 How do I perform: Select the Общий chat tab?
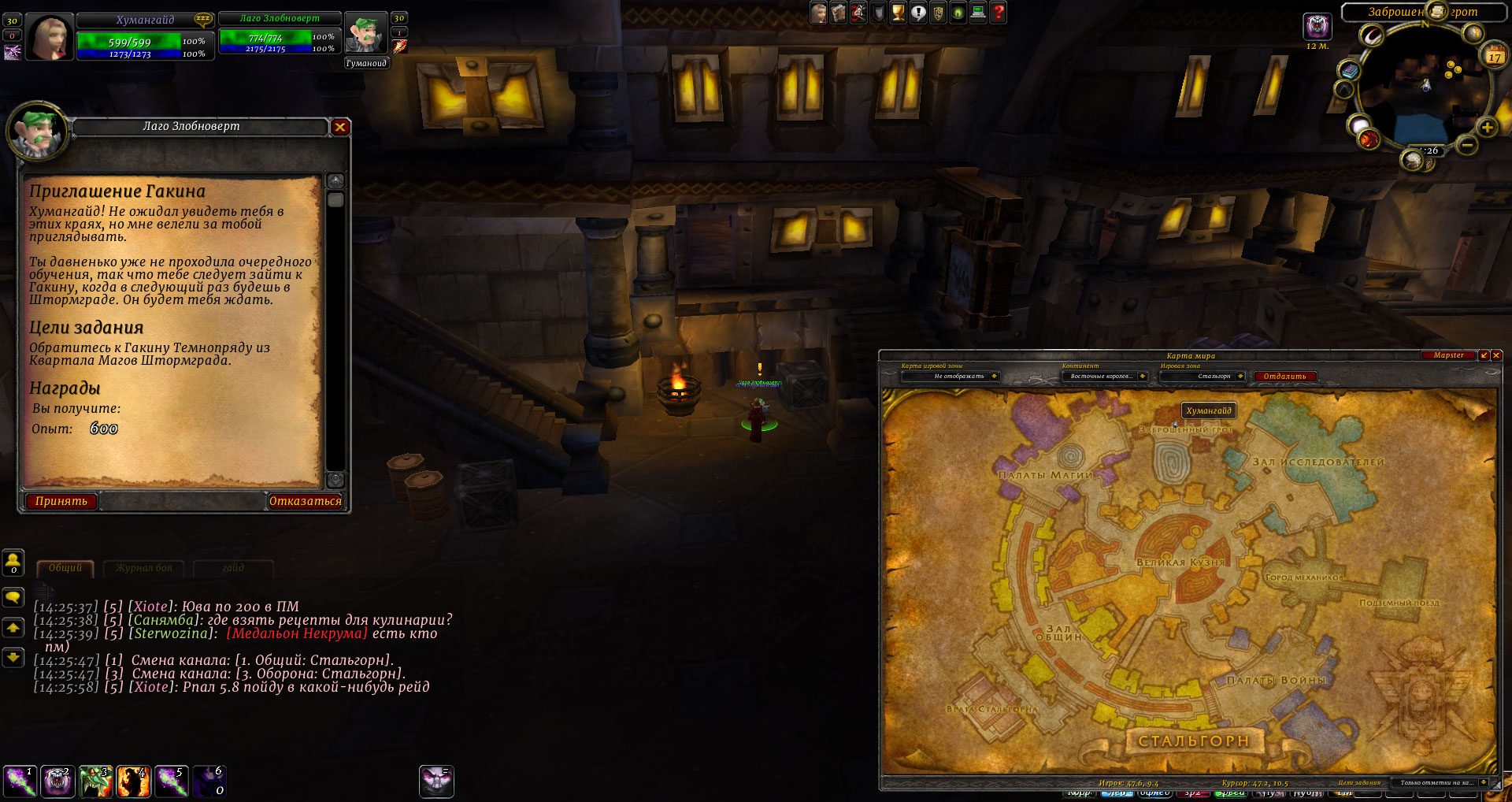click(65, 568)
